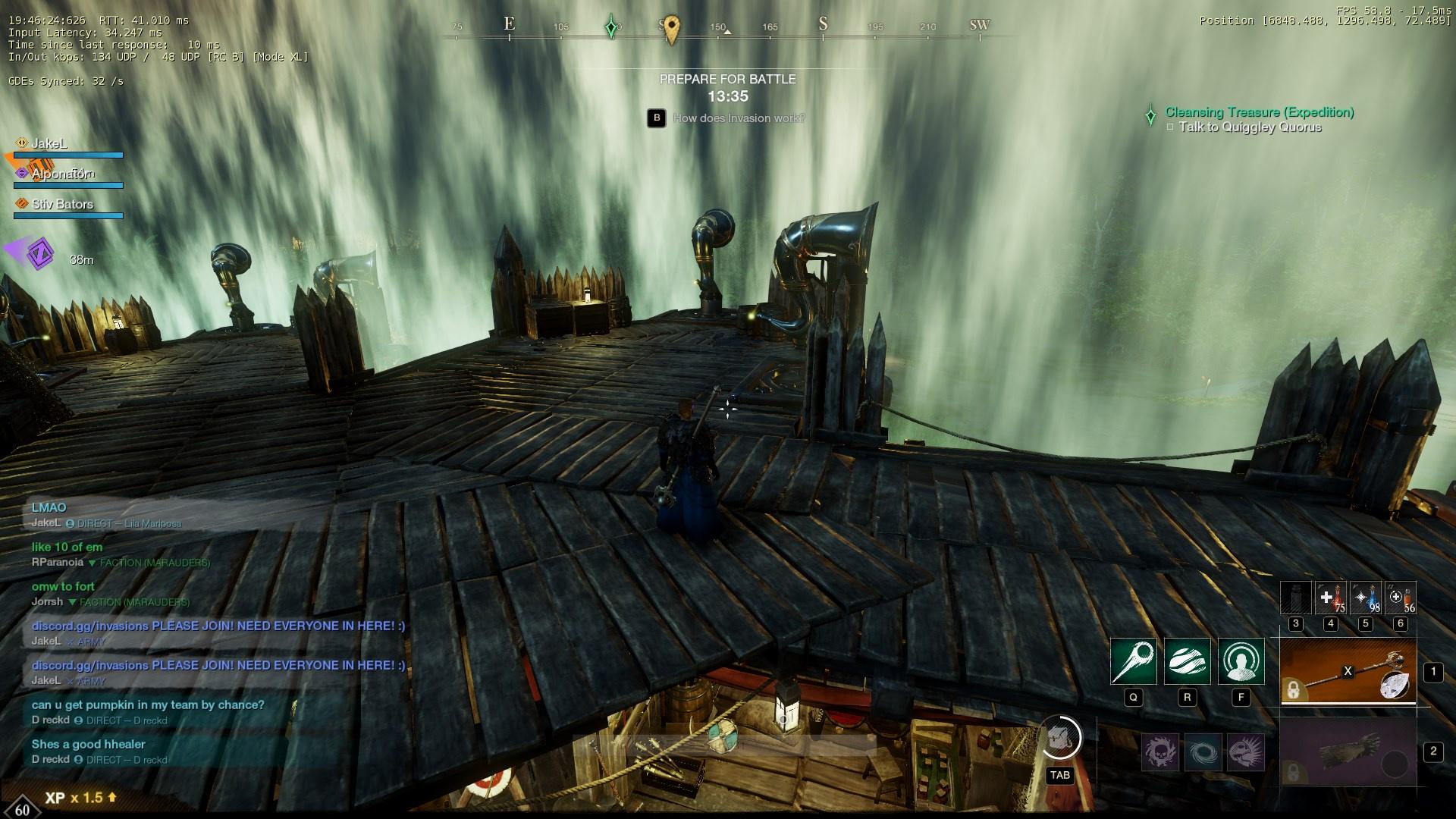
Task: Click the yellow map pin on compass
Action: [671, 29]
